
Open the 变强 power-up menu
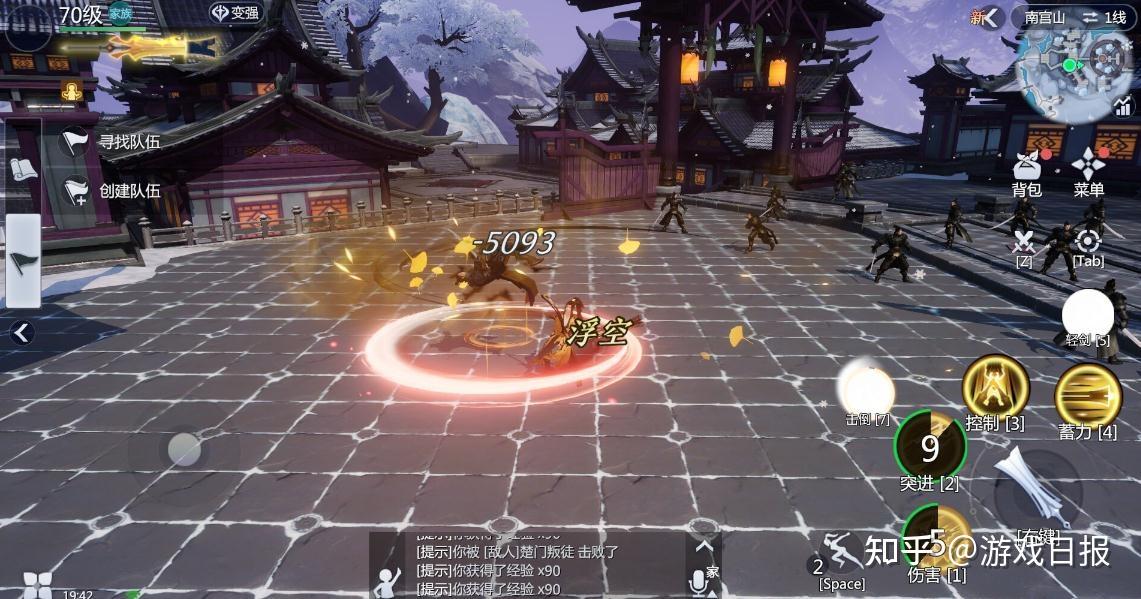pyautogui.click(x=234, y=13)
